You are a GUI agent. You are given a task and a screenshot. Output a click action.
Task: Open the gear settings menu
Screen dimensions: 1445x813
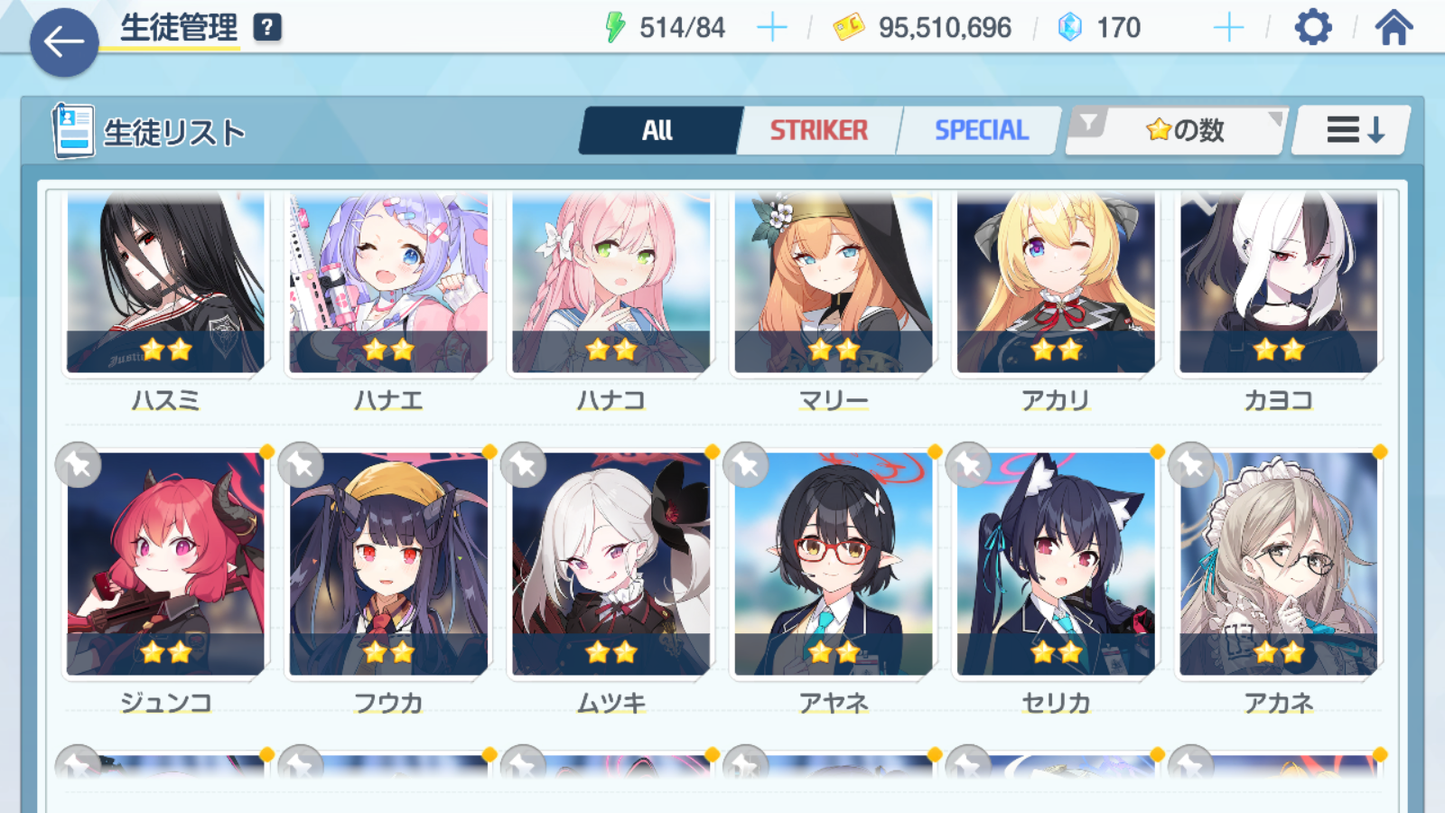click(1313, 28)
